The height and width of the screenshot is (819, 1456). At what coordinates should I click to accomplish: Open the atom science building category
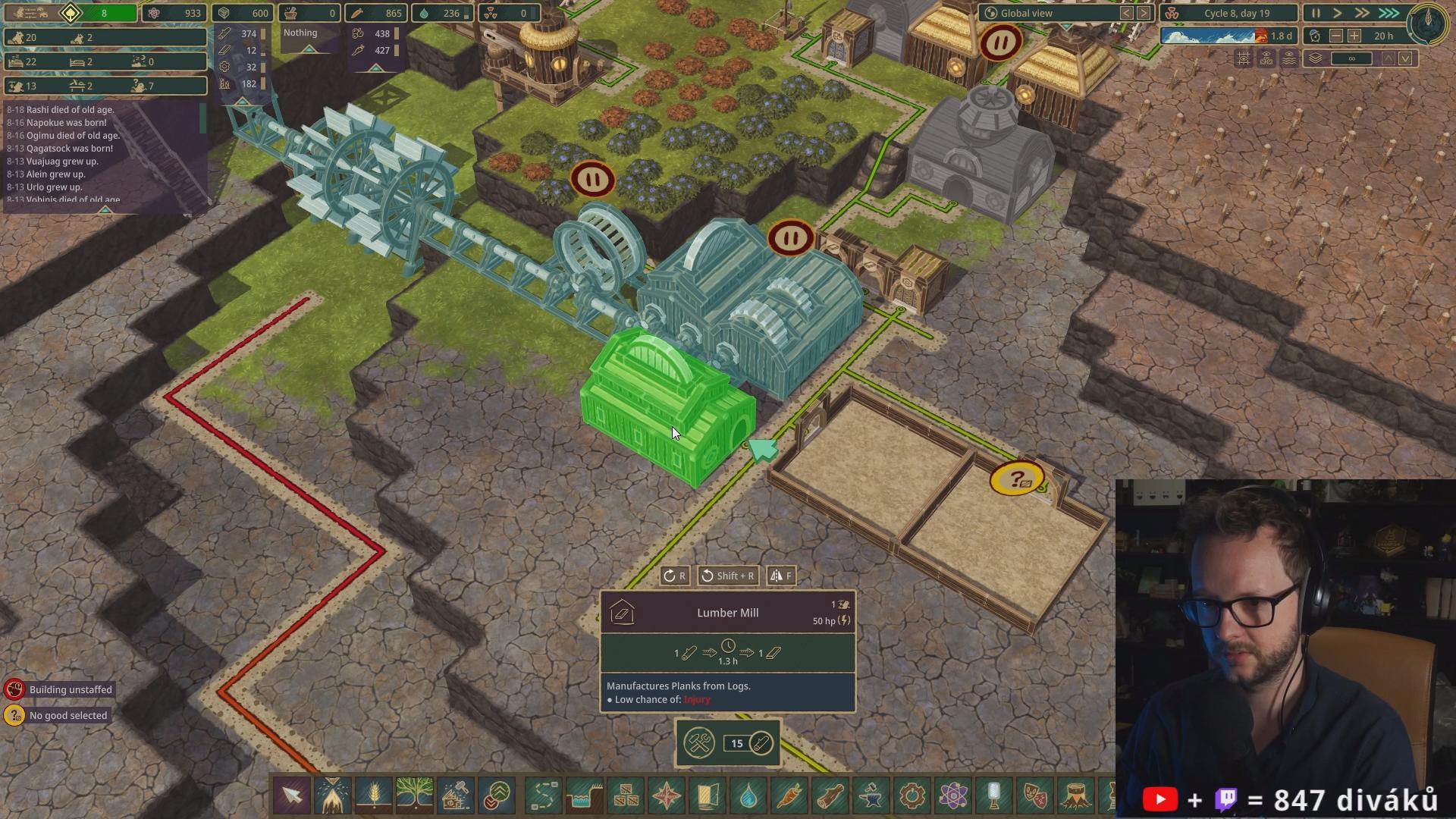[953, 796]
